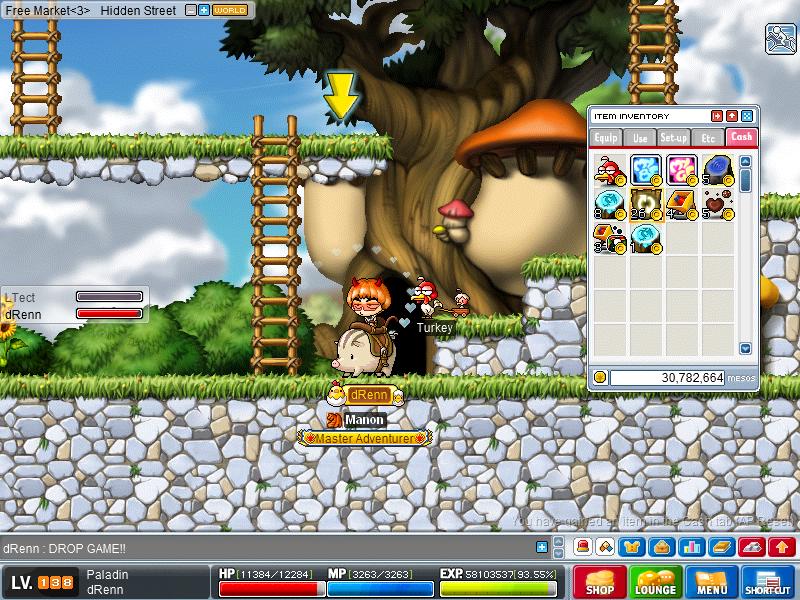
Task: Open the Set-up inventory tab
Action: [x=673, y=137]
